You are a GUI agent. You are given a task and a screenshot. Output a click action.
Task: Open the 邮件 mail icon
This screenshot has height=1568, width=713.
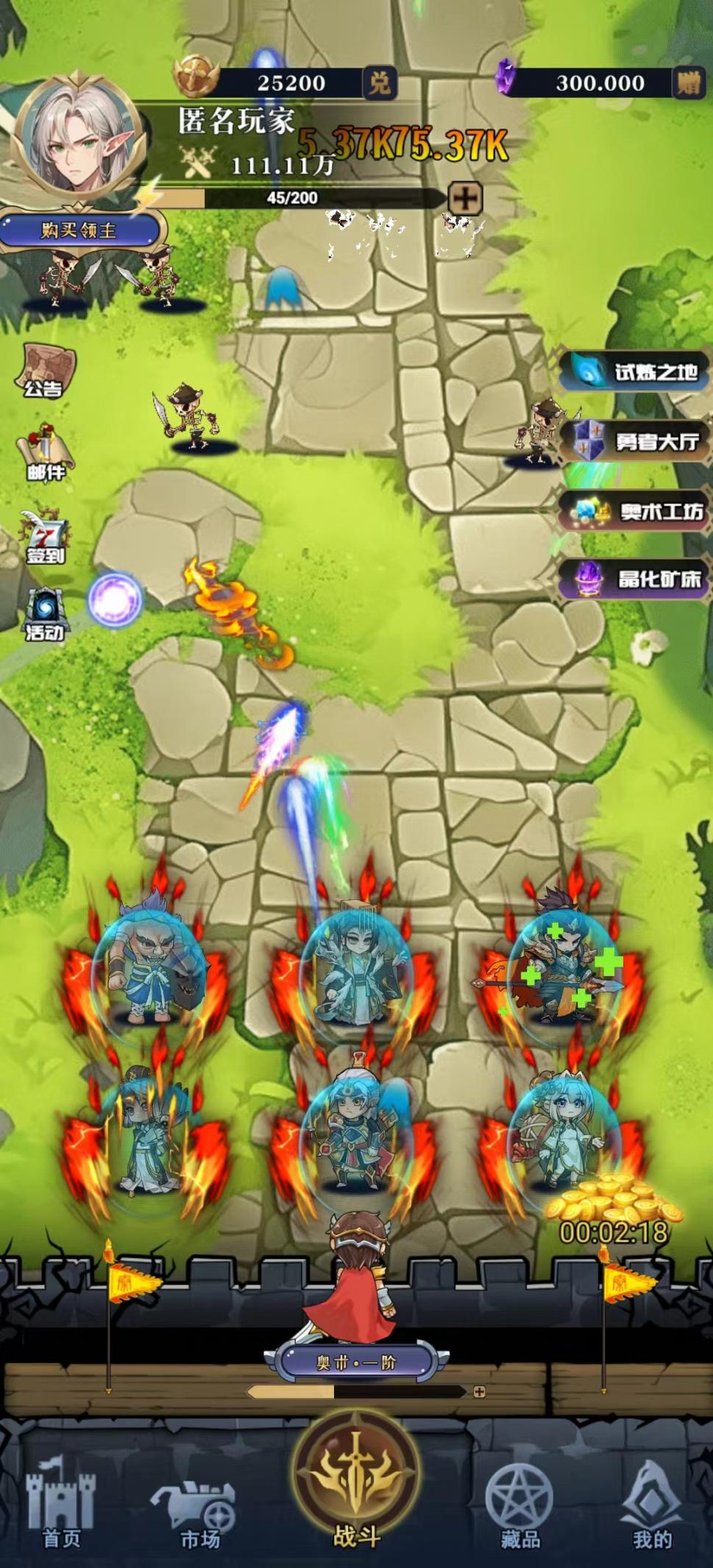coord(46,452)
